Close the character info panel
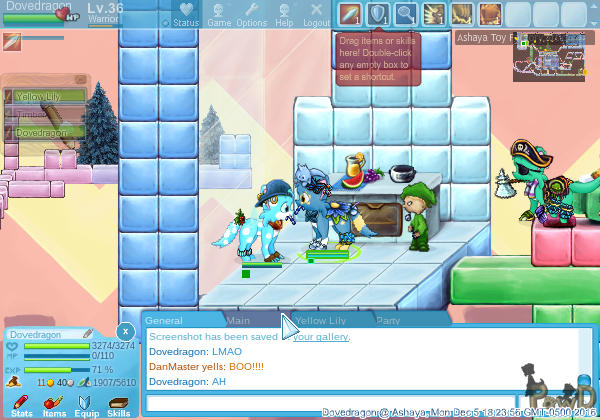 [124, 331]
